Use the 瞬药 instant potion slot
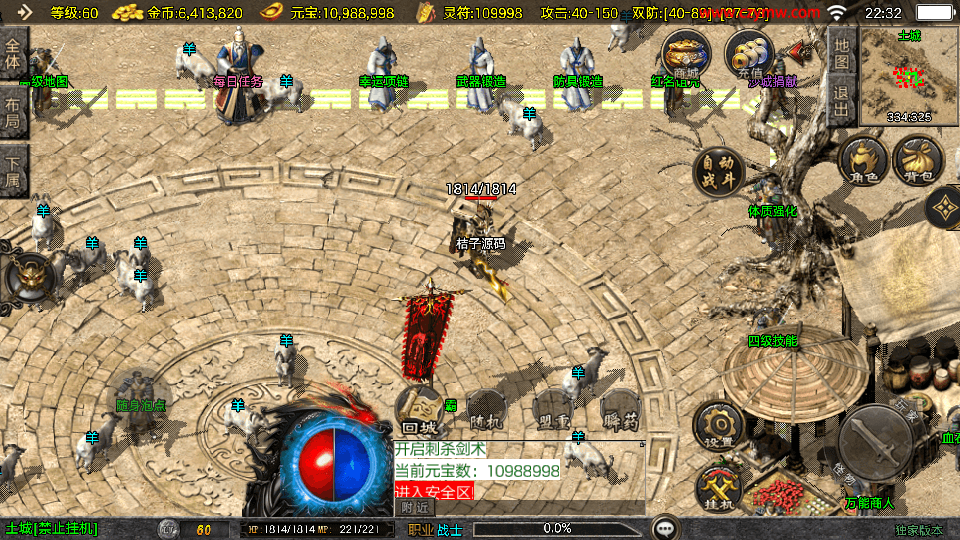 (619, 410)
